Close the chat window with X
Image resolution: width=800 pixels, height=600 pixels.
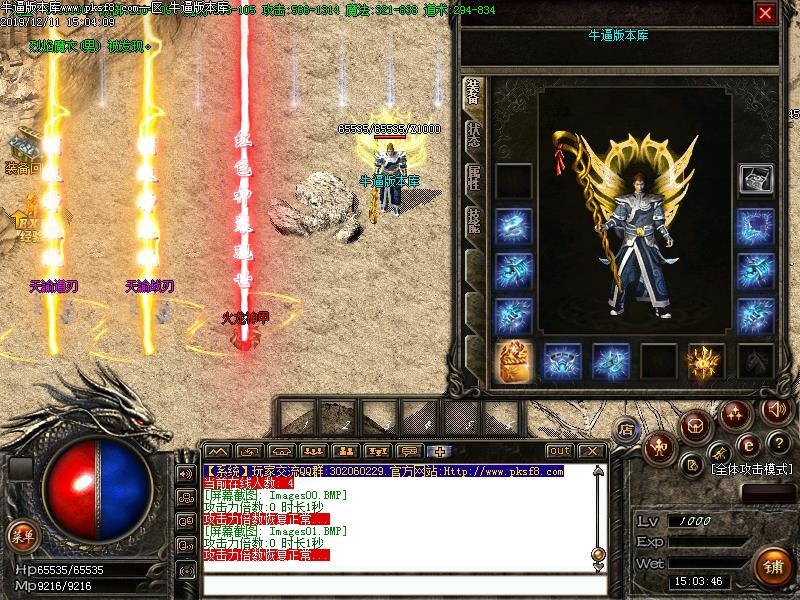tap(591, 451)
